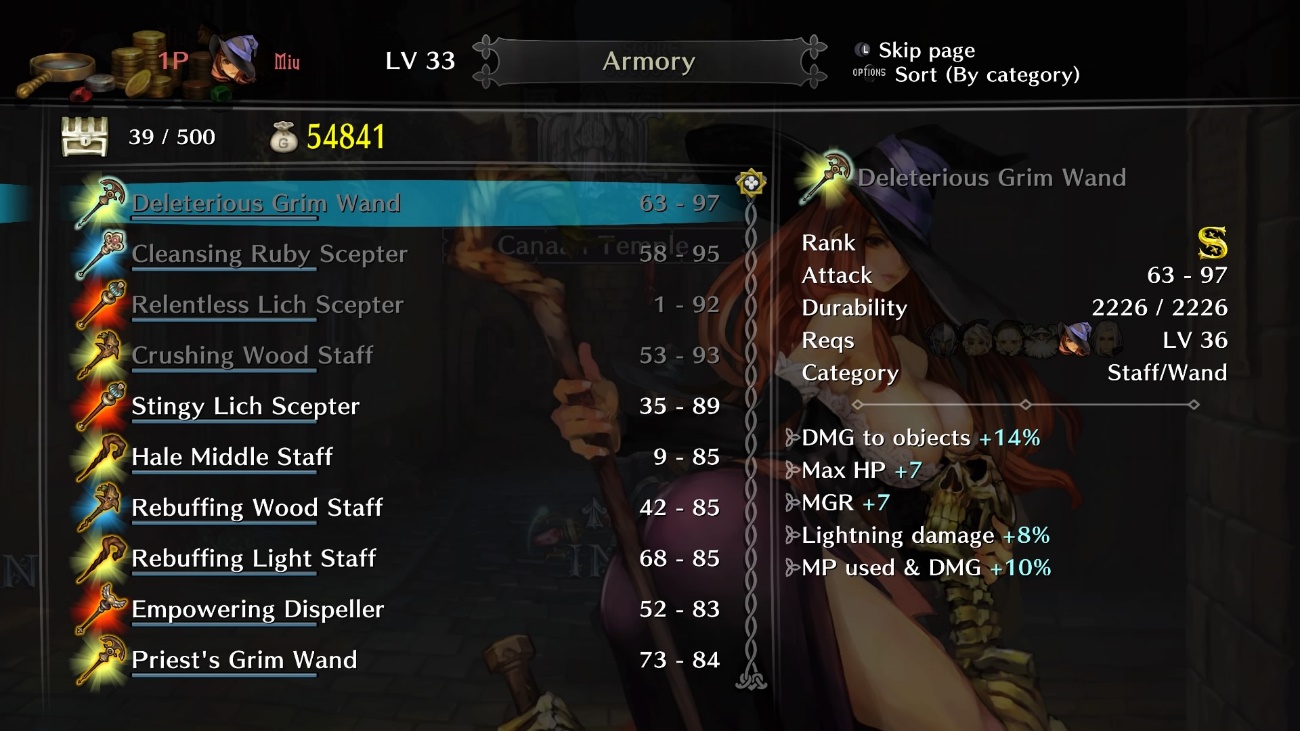Image resolution: width=1300 pixels, height=731 pixels.
Task: Click the treasure chest storage icon
Action: [84, 137]
